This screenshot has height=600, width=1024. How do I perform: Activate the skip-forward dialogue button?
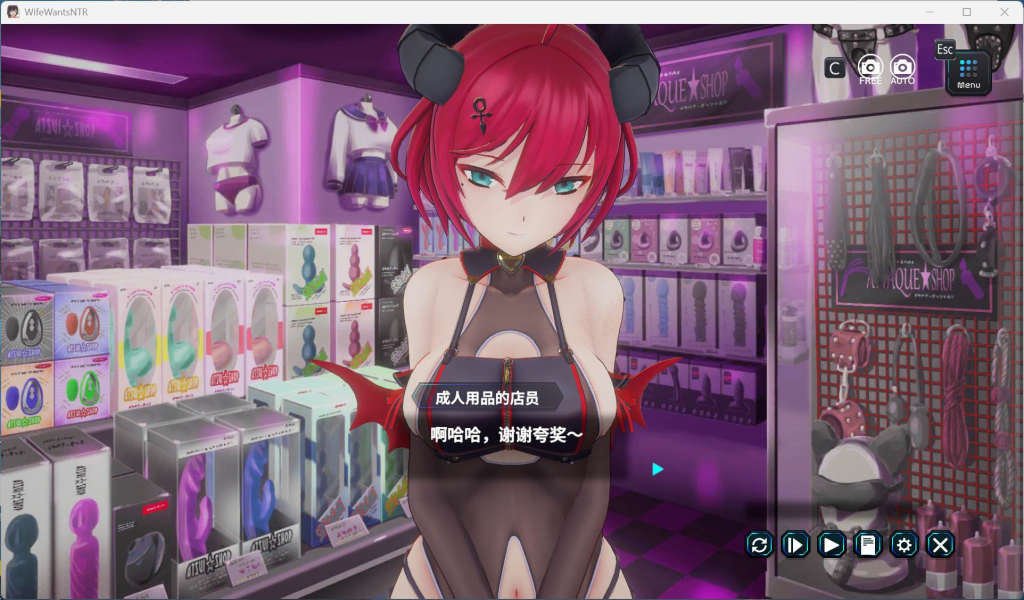[x=795, y=544]
